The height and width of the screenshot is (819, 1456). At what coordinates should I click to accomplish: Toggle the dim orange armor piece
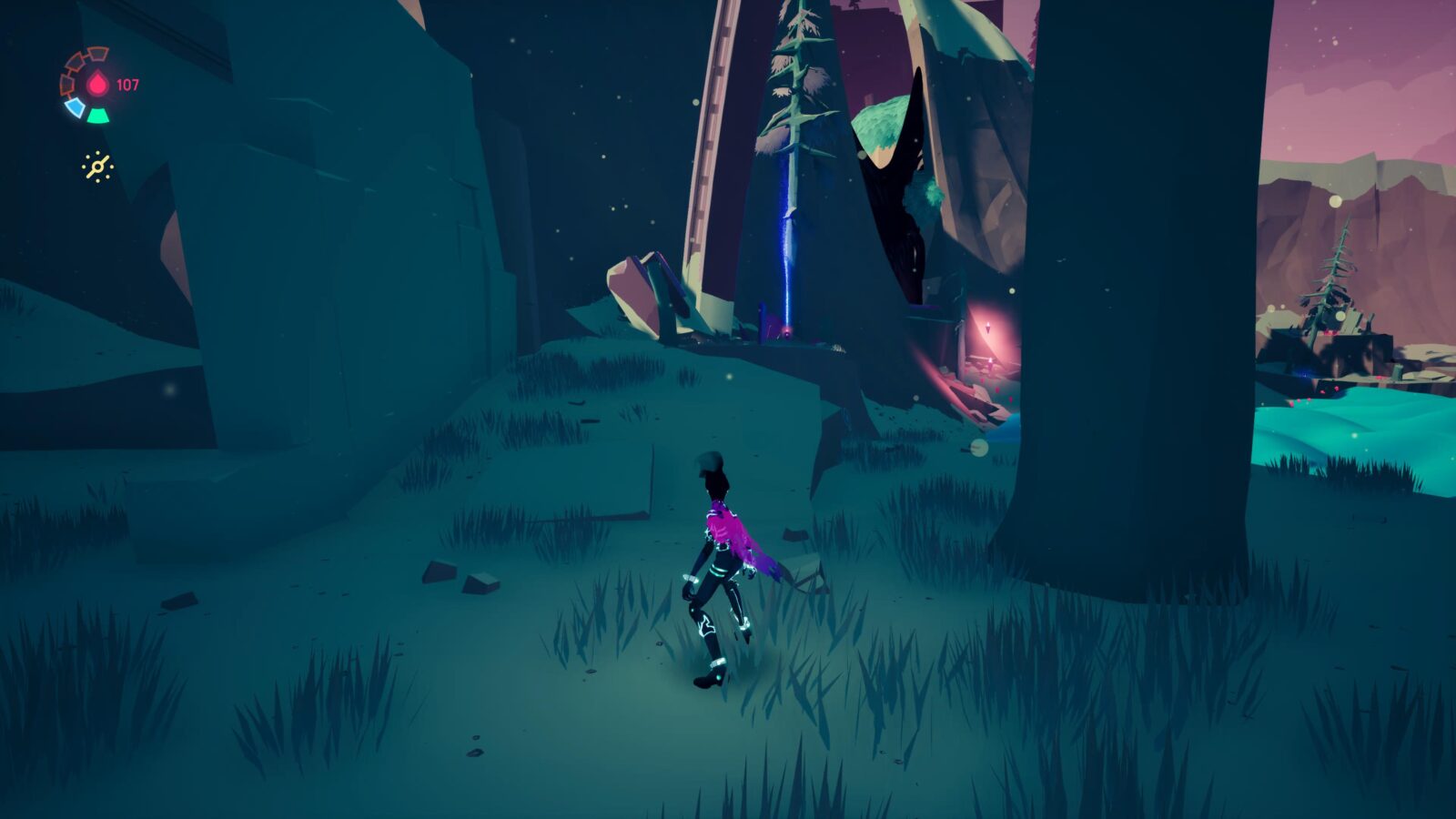(x=67, y=82)
